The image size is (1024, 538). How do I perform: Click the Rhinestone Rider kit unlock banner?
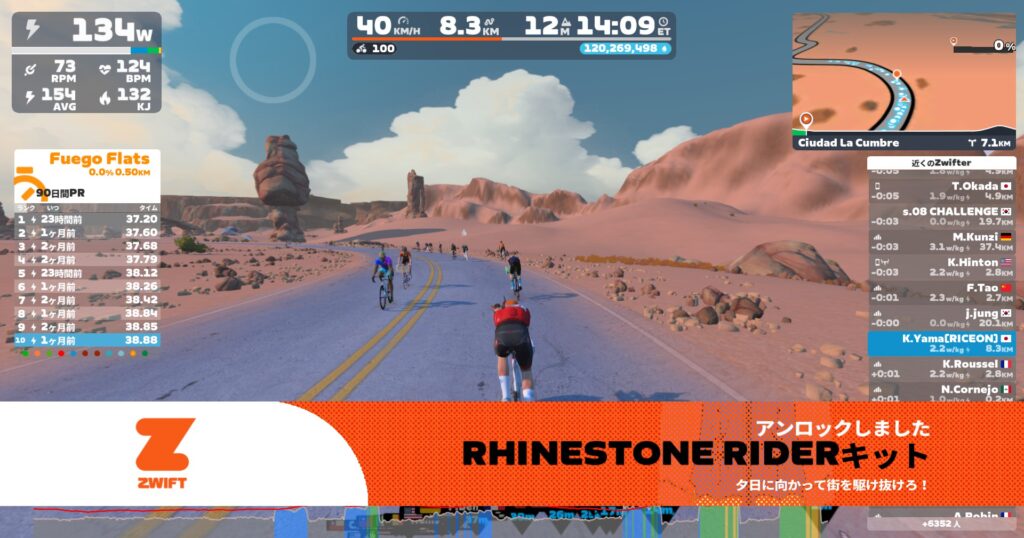pyautogui.click(x=690, y=455)
